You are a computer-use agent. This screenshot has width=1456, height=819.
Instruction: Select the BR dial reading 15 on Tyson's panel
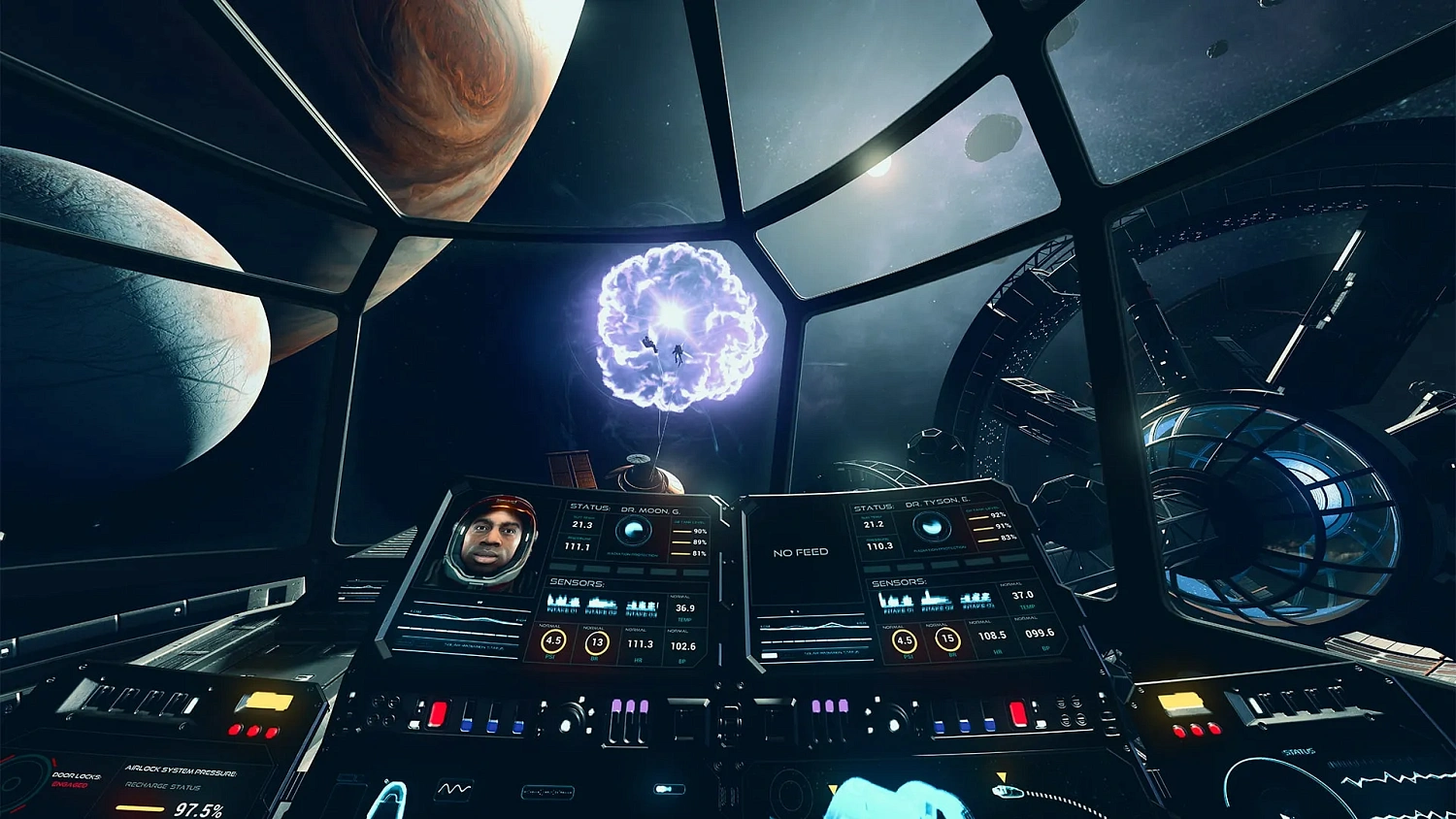[x=946, y=639]
